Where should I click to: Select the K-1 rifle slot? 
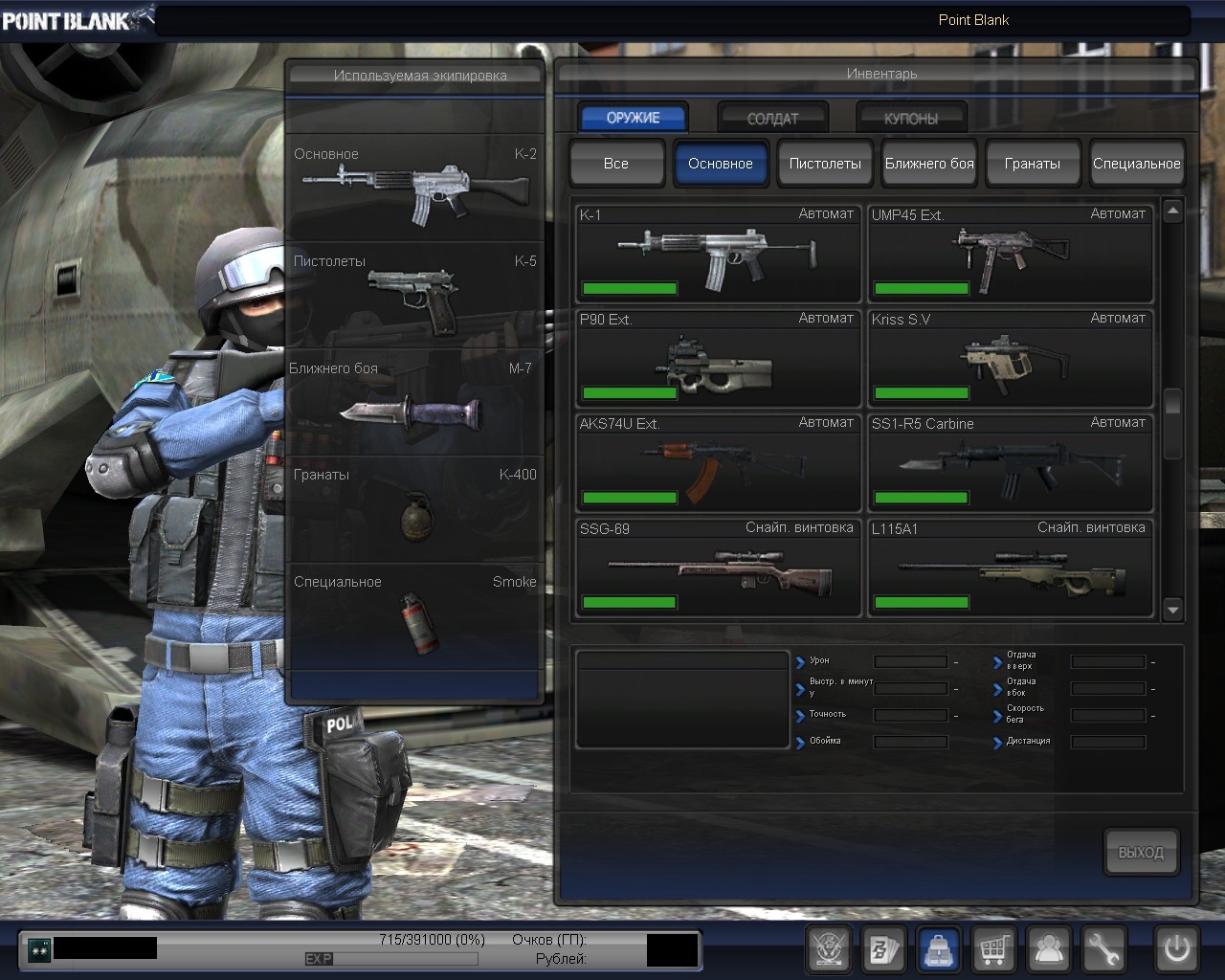pyautogui.click(x=718, y=254)
